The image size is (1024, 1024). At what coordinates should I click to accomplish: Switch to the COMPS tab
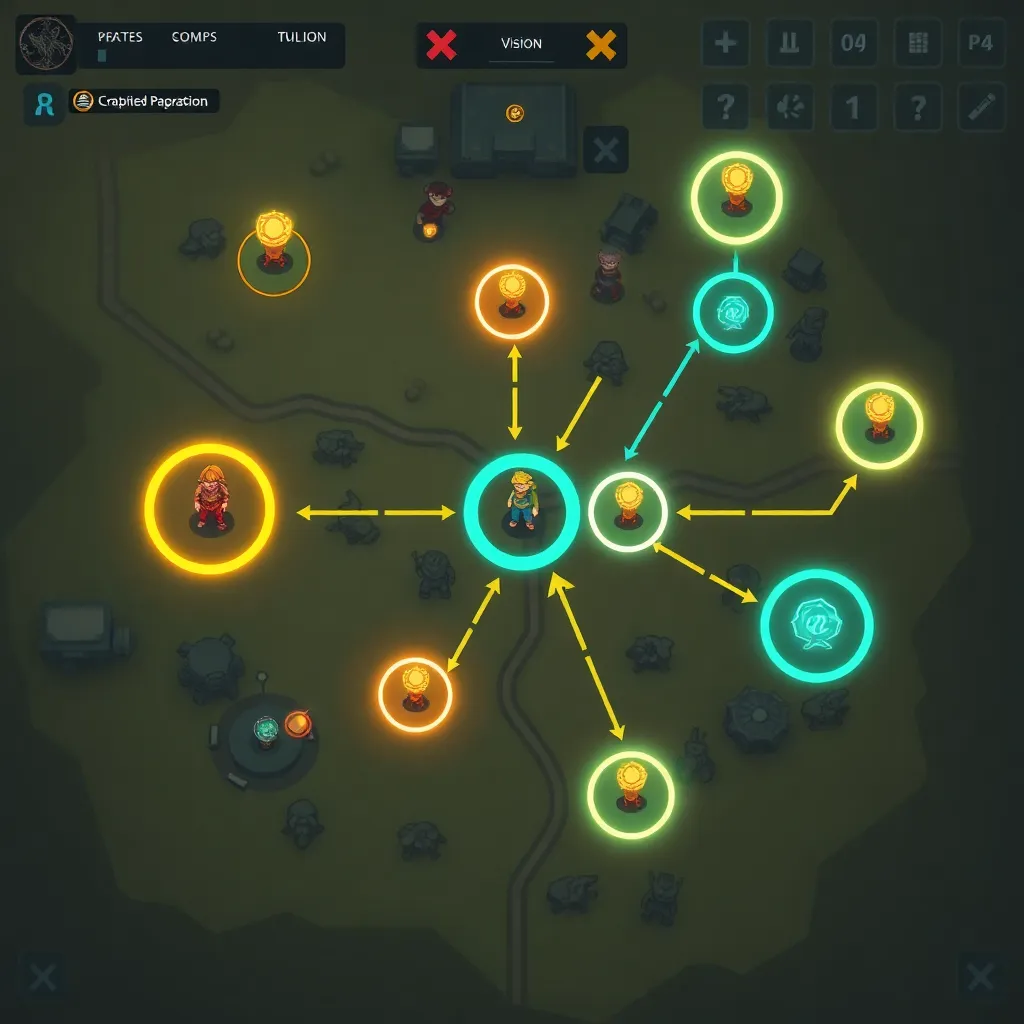click(x=194, y=37)
